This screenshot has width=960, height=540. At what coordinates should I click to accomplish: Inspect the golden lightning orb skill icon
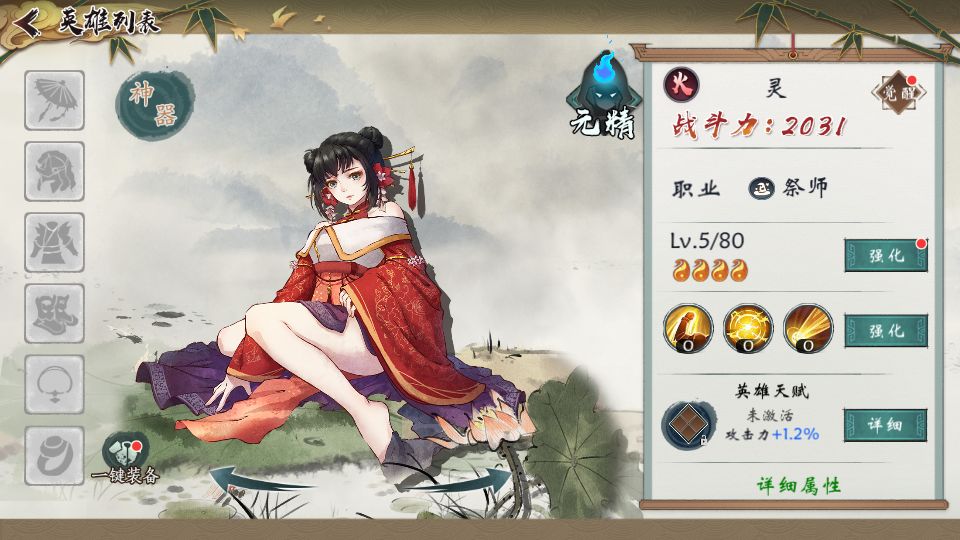pyautogui.click(x=748, y=329)
